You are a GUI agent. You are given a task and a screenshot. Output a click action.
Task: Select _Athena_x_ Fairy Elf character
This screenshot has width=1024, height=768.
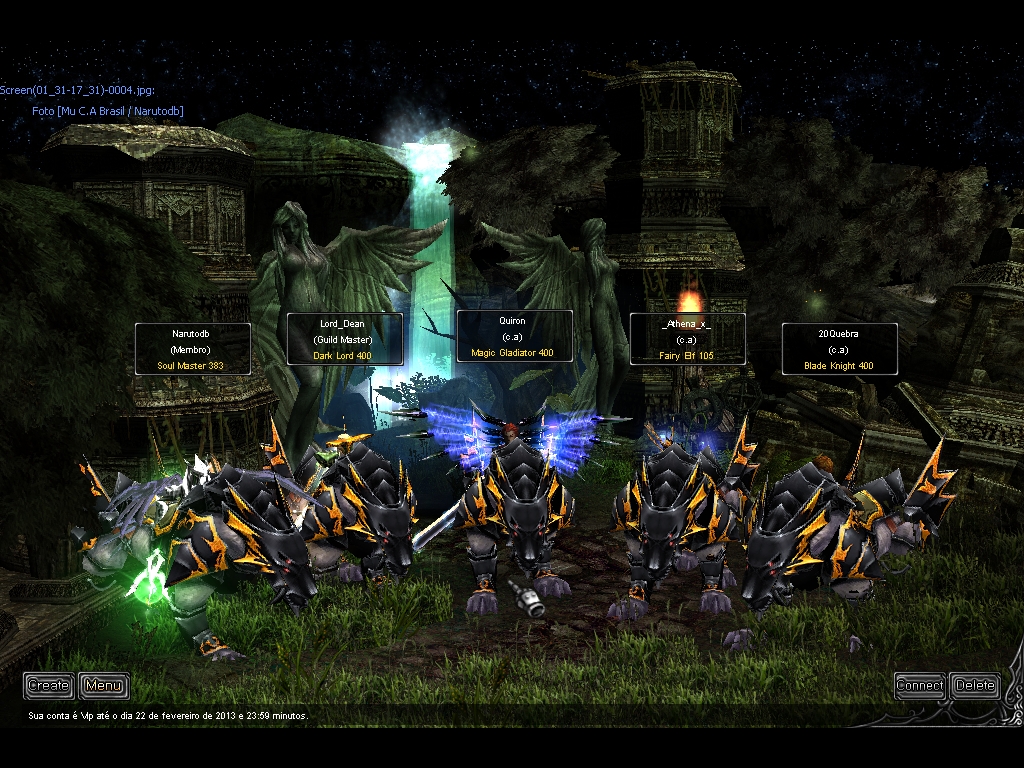[x=687, y=338]
